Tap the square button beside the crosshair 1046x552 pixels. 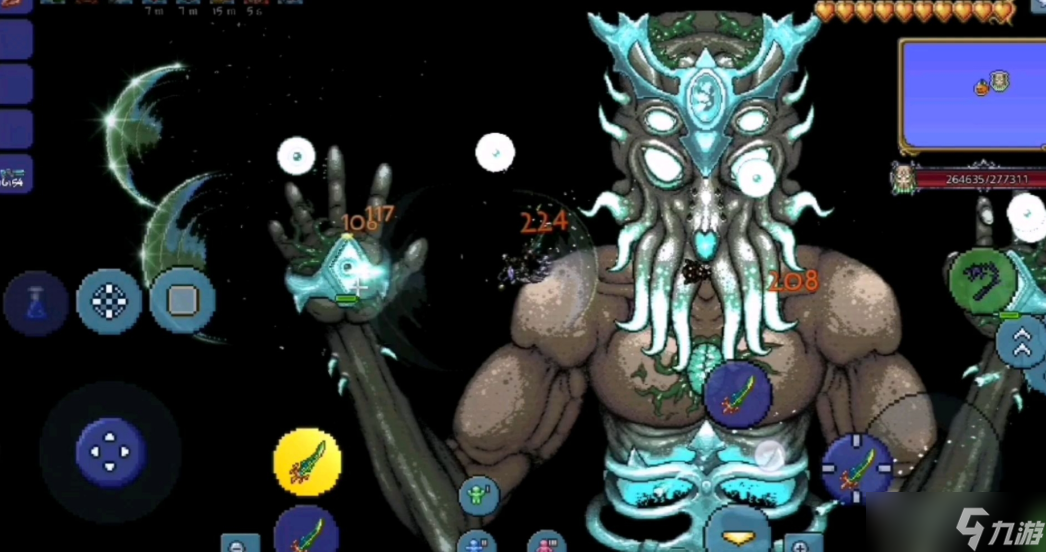[182, 301]
